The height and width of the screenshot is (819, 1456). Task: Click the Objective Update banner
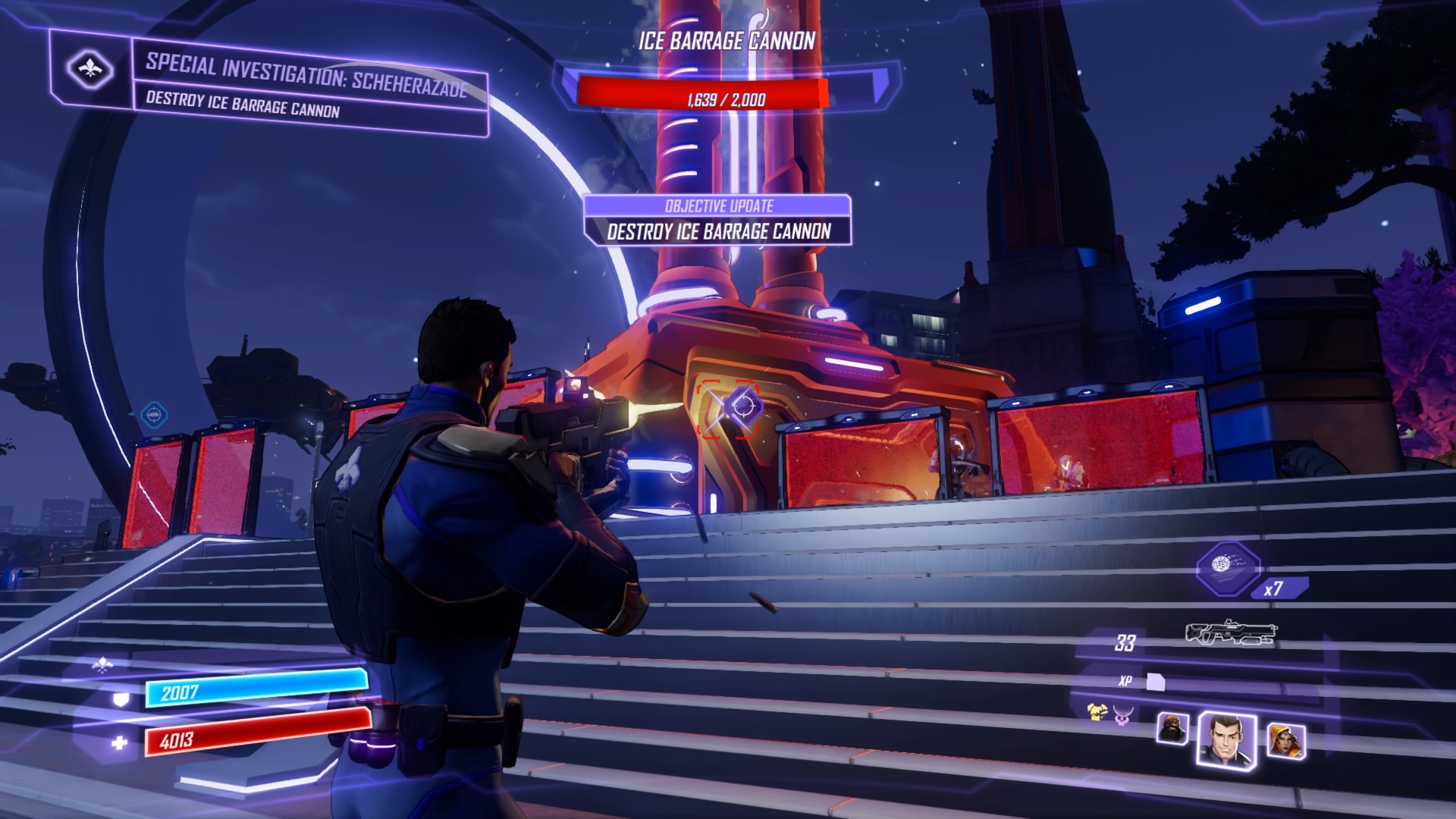717,220
